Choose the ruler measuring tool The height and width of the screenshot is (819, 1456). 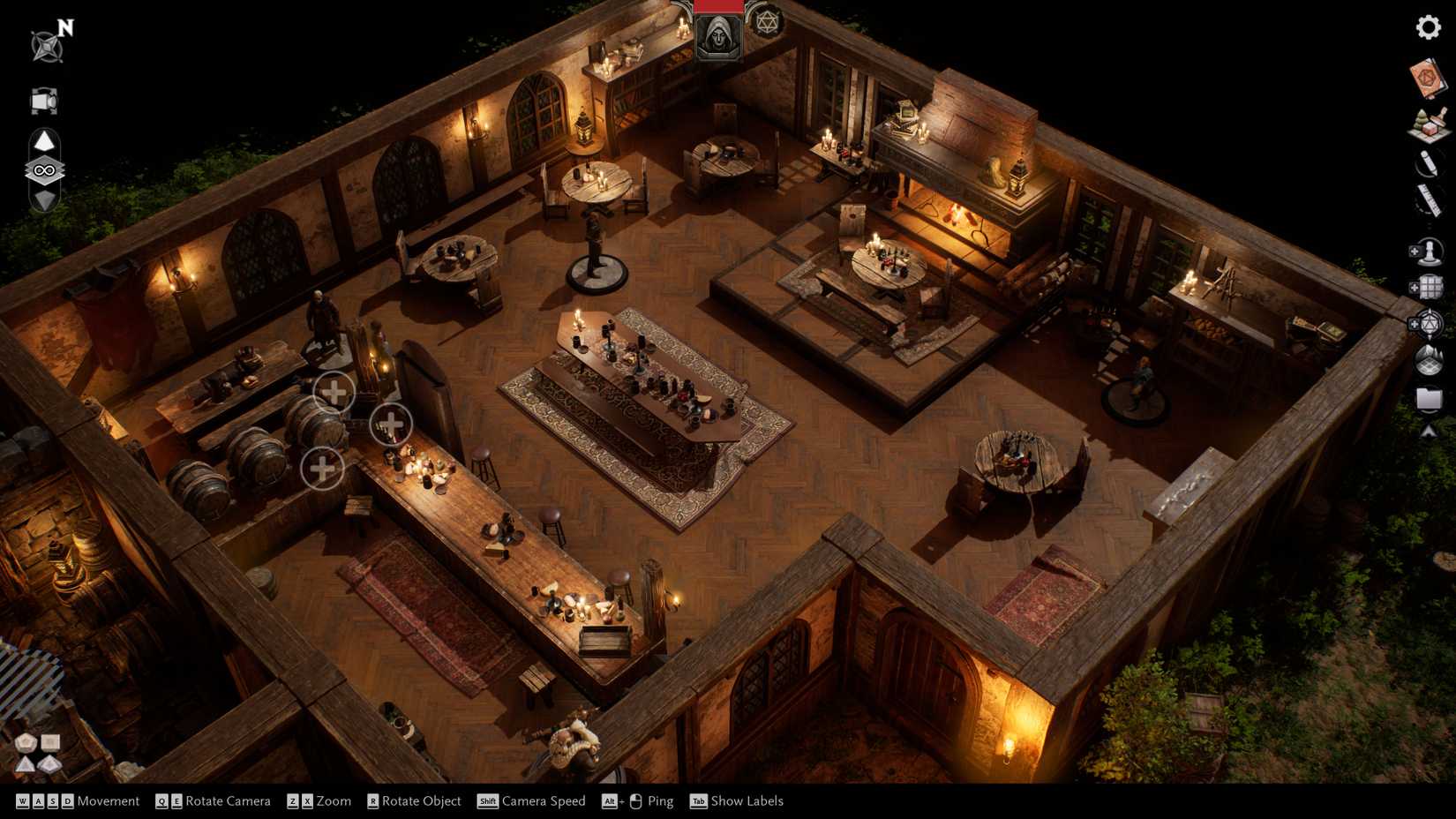point(1429,201)
